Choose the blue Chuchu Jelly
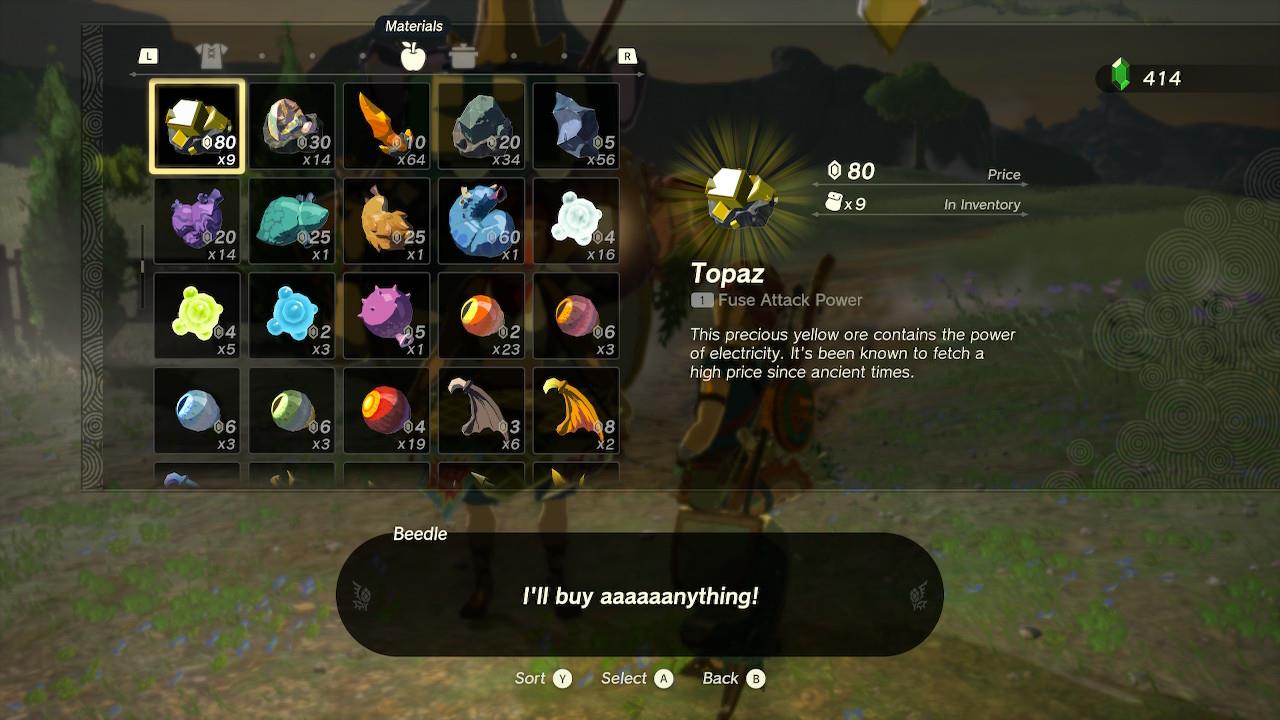 (x=292, y=316)
